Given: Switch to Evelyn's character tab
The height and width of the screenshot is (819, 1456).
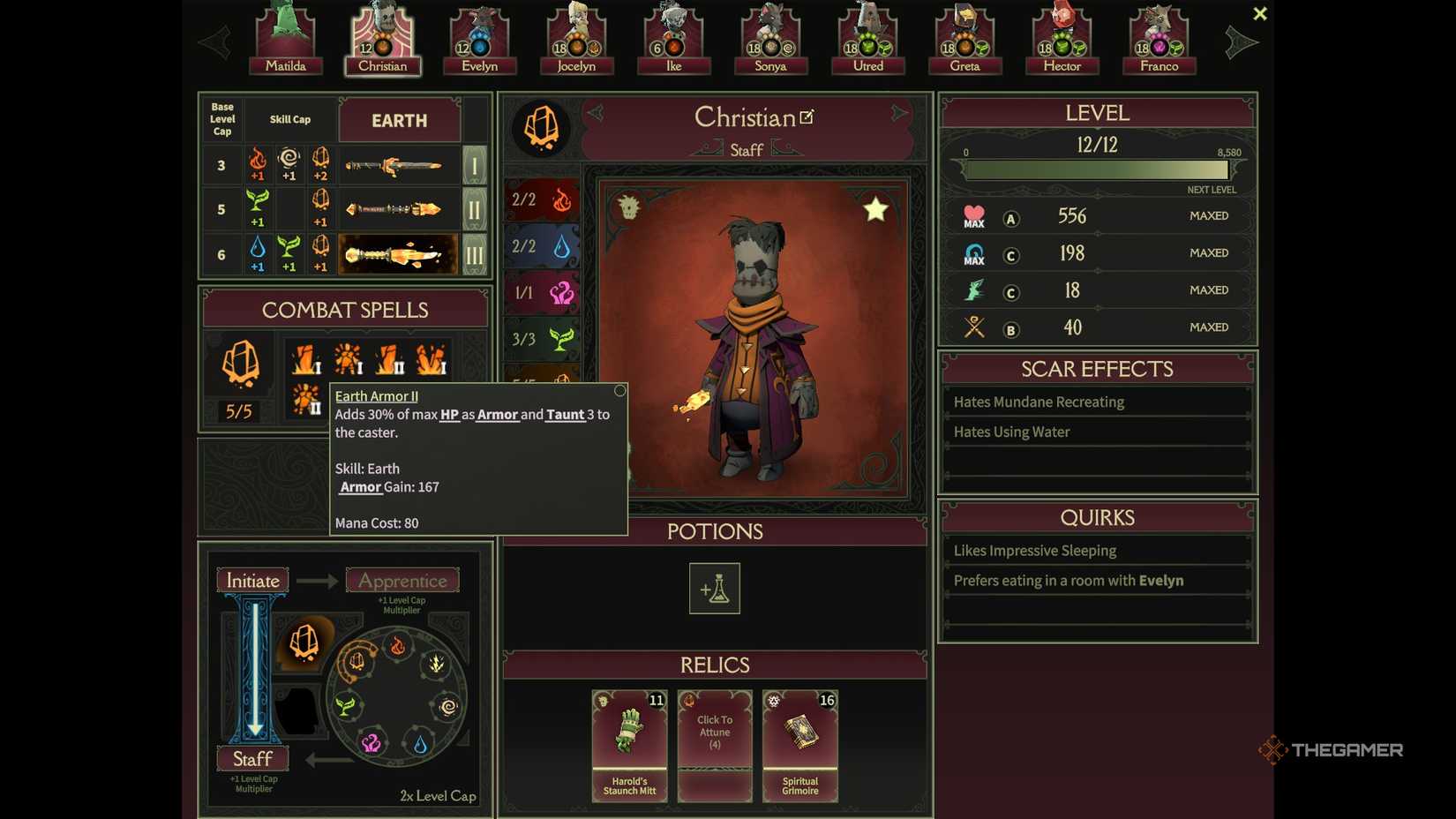Looking at the screenshot, I should pyautogui.click(x=479, y=40).
